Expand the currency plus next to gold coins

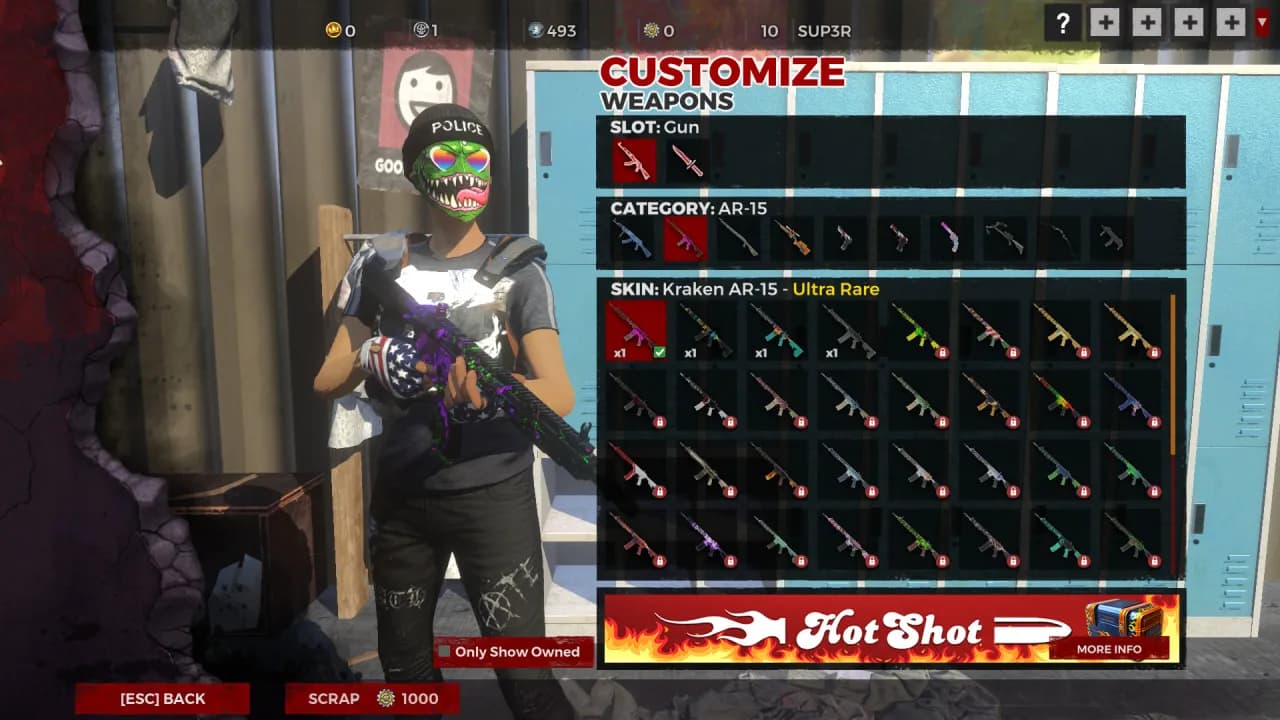pyautogui.click(x=1105, y=22)
